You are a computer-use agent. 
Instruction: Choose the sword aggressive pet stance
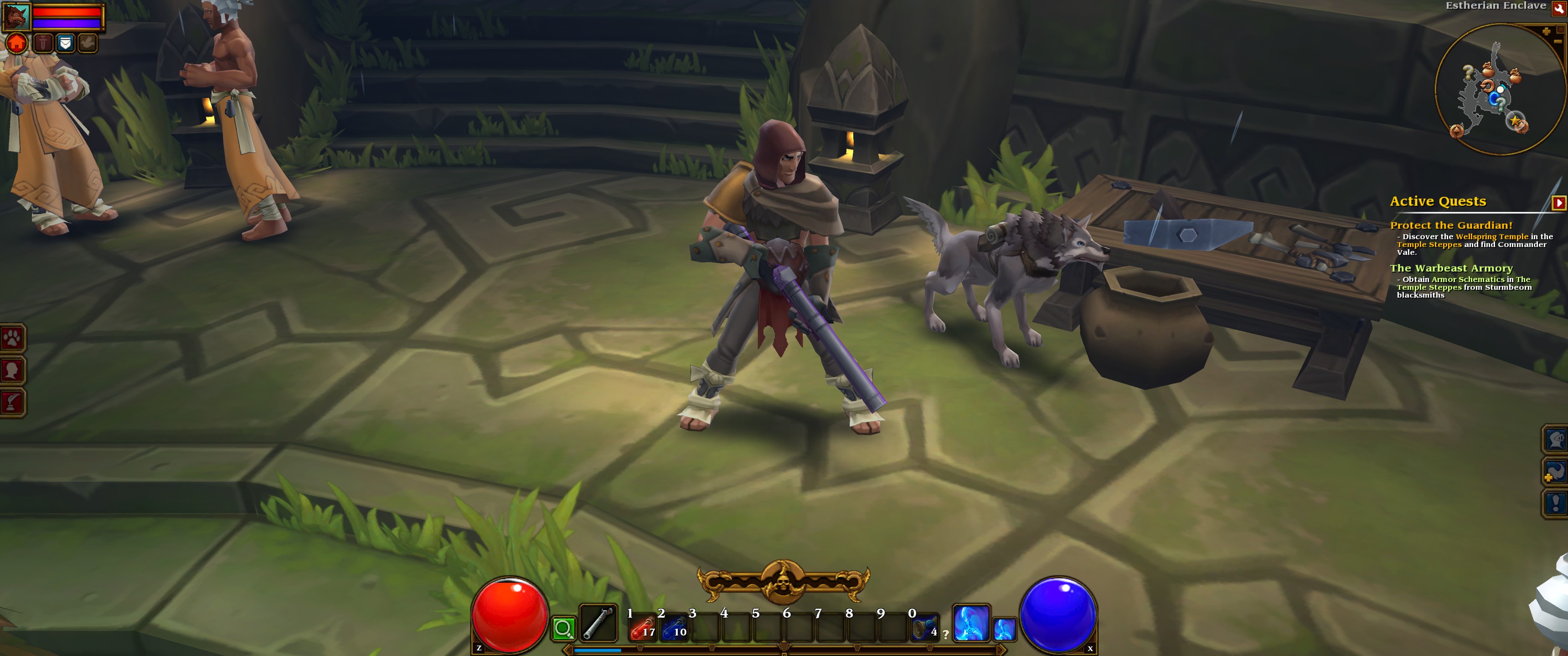[x=42, y=43]
